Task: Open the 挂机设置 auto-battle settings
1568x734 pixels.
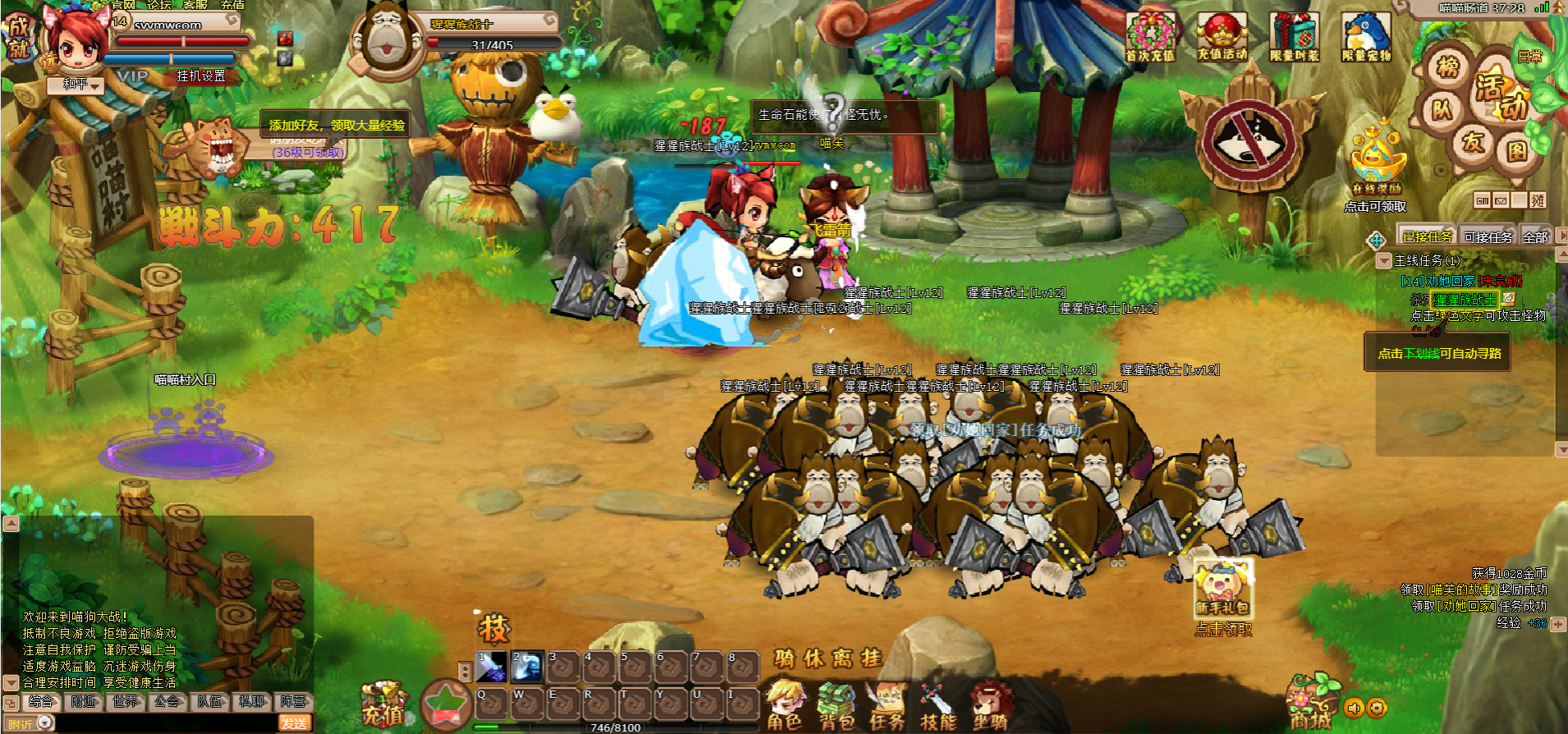Action: [200, 76]
